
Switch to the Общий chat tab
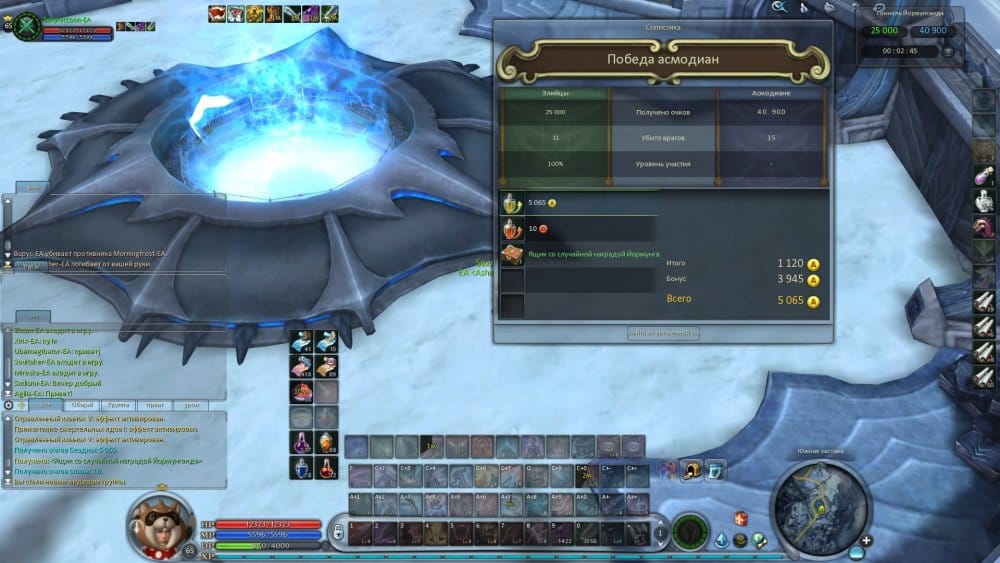click(80, 405)
